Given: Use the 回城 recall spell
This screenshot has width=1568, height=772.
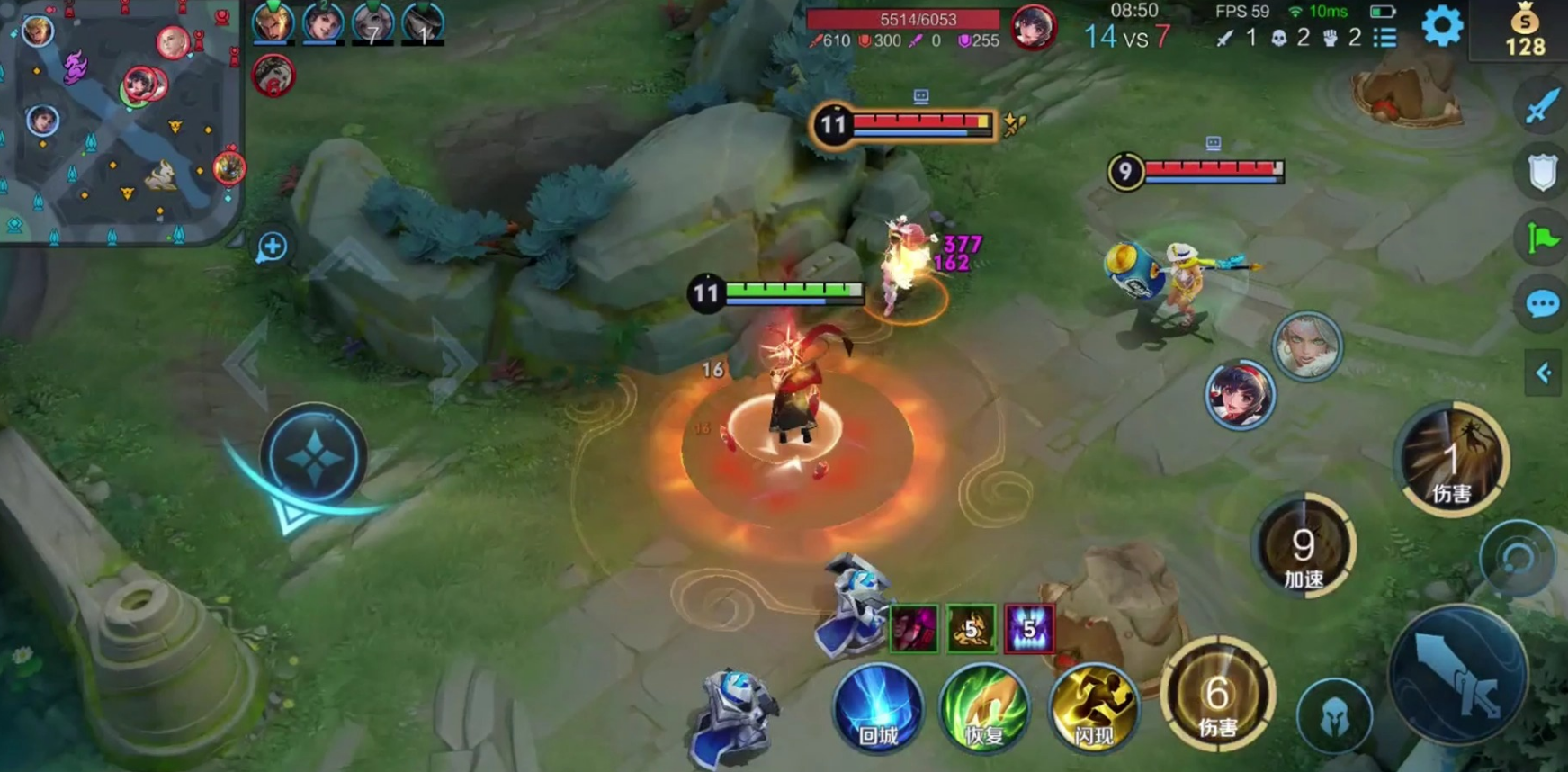Looking at the screenshot, I should [878, 709].
